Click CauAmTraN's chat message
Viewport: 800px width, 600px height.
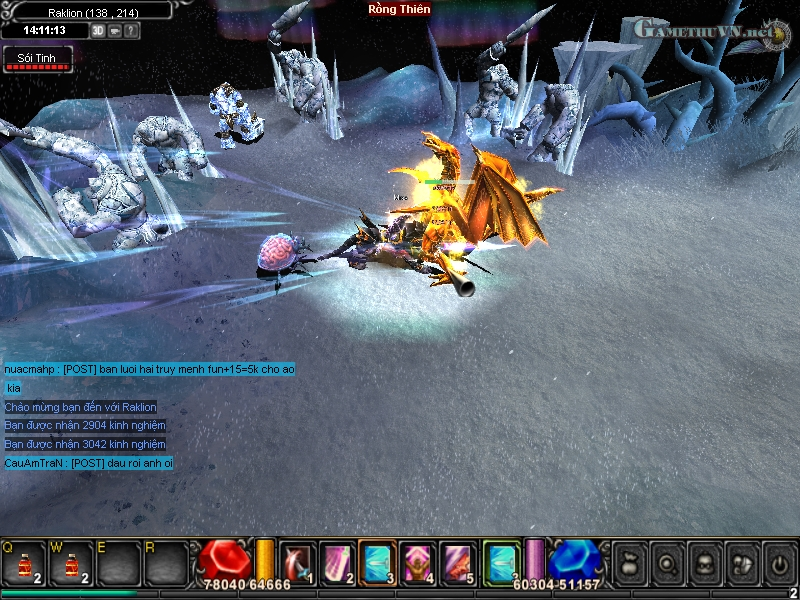[89, 463]
